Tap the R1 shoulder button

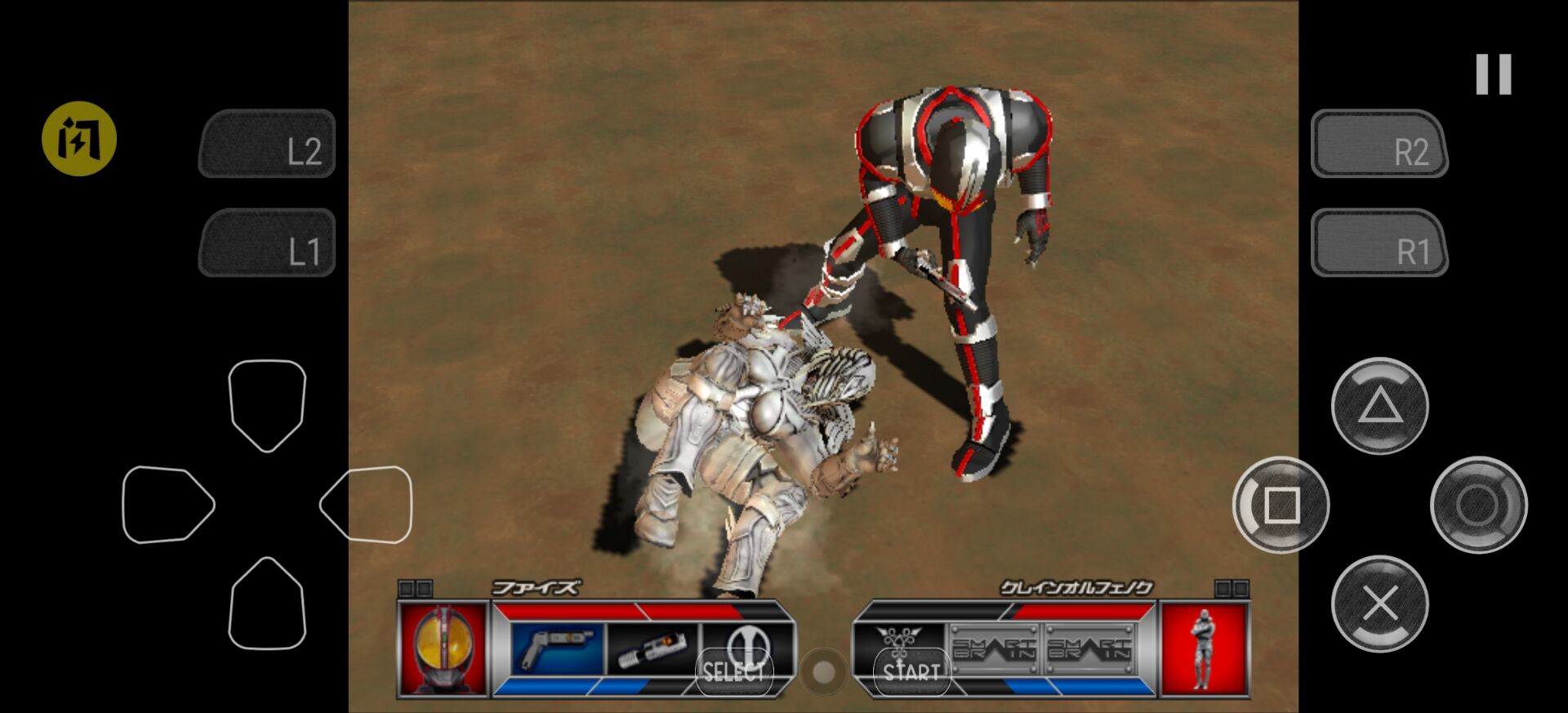click(1379, 243)
